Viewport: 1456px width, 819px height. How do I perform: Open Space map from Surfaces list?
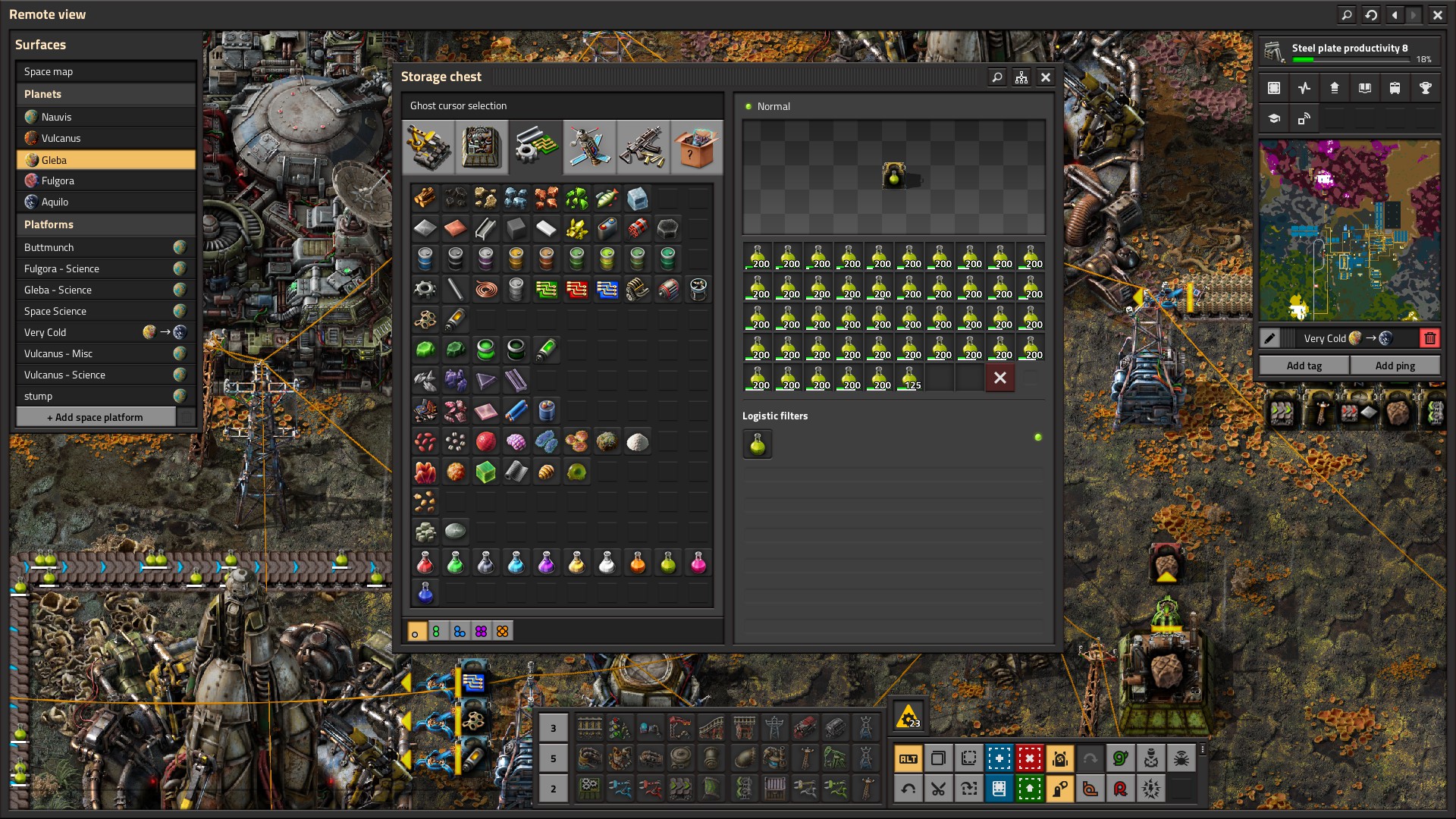[106, 71]
